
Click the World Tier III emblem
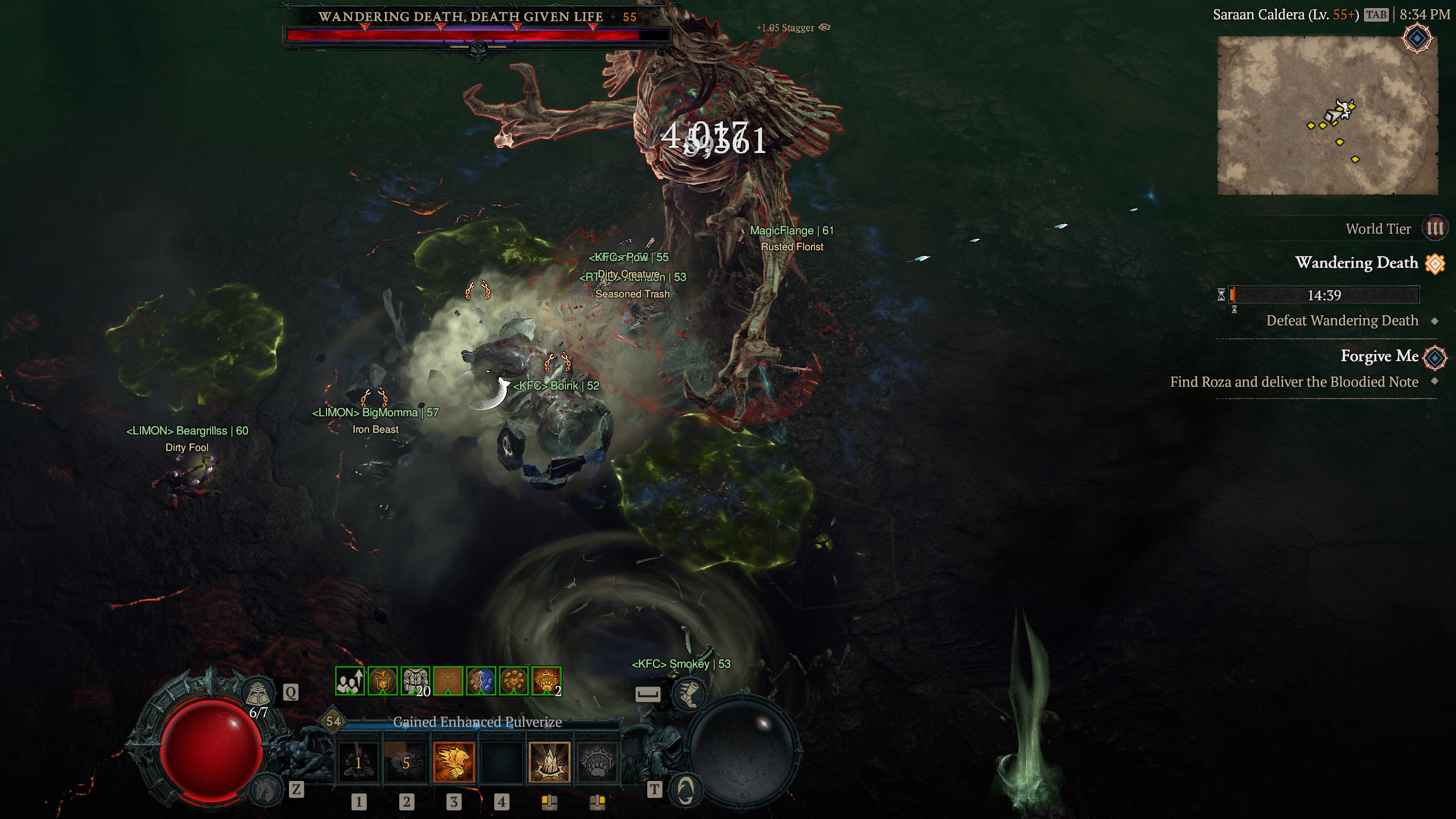tap(1437, 229)
